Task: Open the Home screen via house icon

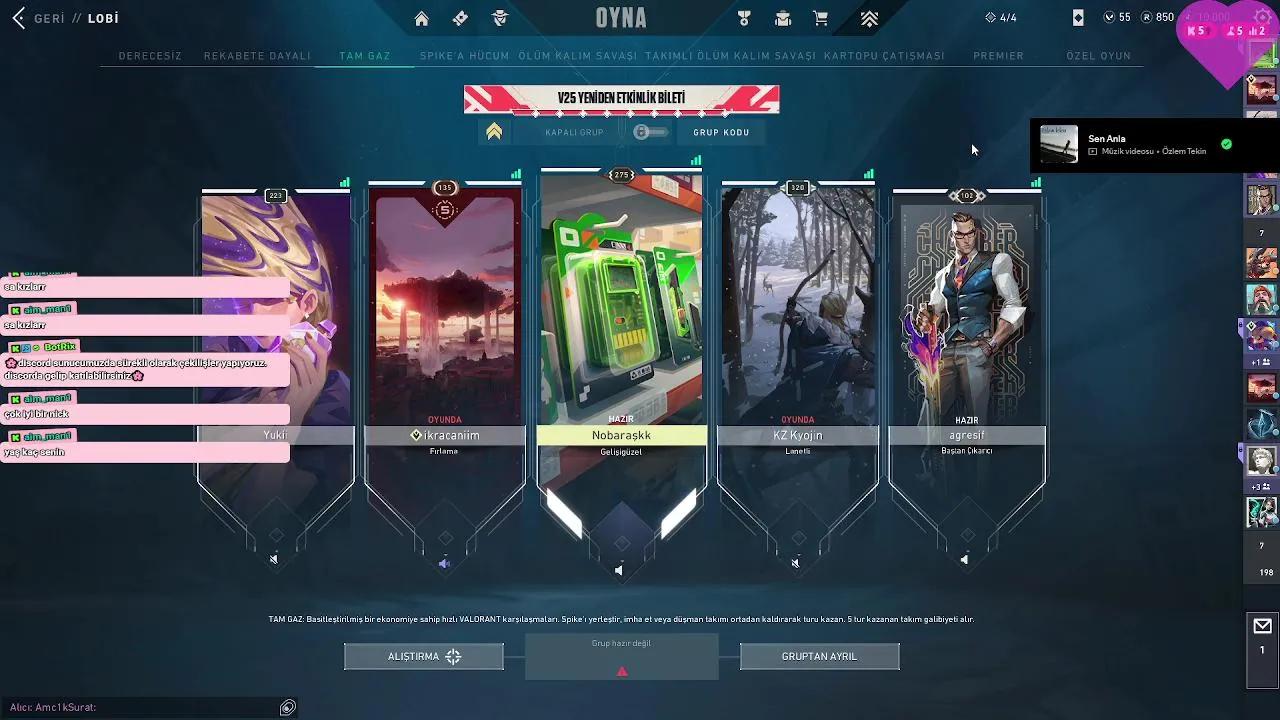Action: tap(421, 17)
